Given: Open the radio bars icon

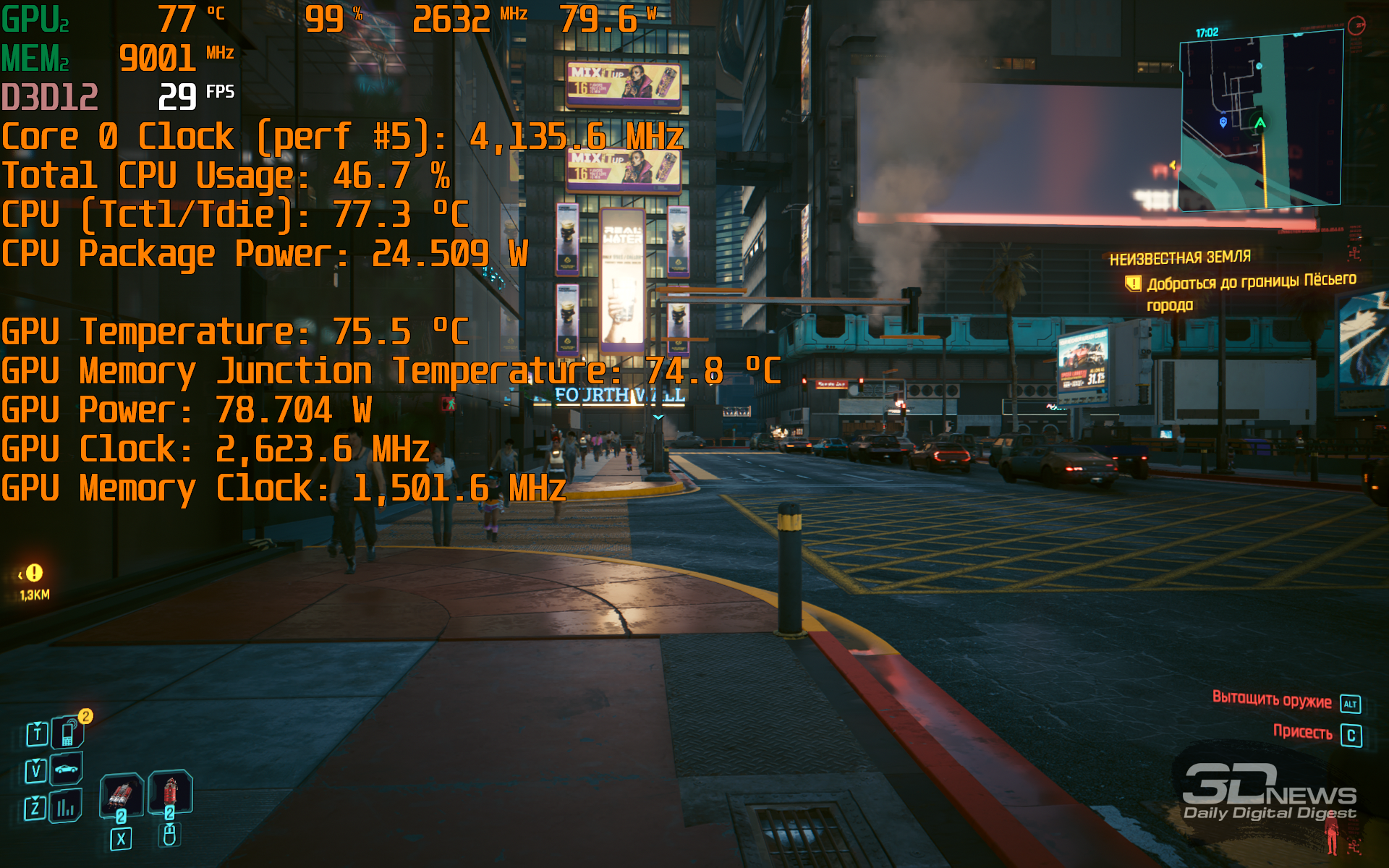Looking at the screenshot, I should tap(66, 807).
